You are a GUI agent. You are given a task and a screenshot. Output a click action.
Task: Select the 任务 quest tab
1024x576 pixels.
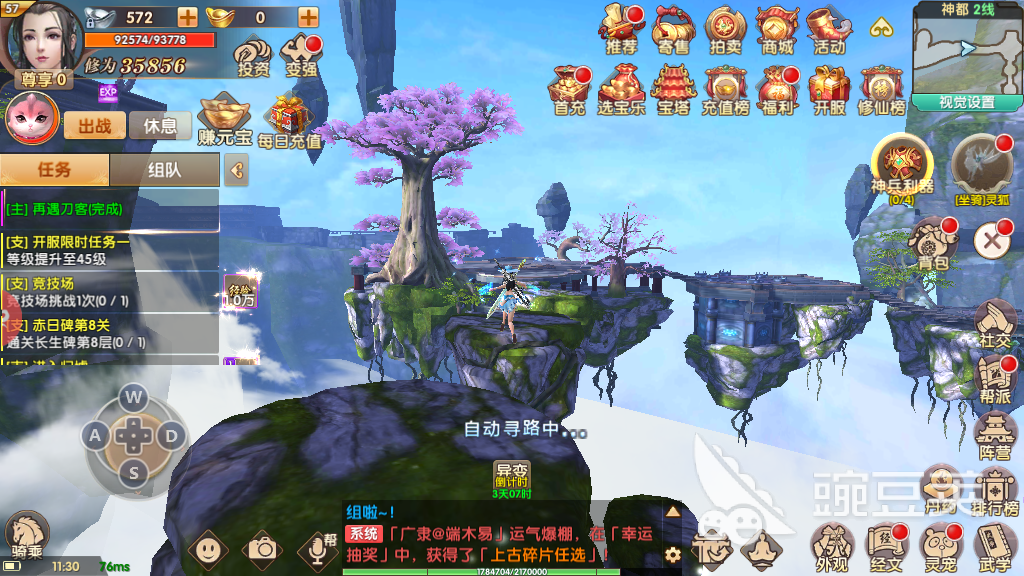(x=55, y=170)
